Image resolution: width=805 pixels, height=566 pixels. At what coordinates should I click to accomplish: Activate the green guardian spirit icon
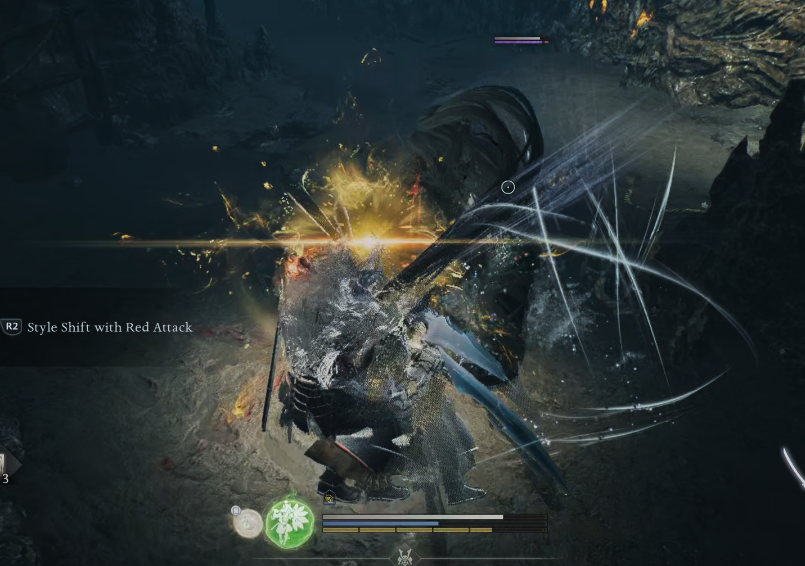tap(290, 522)
